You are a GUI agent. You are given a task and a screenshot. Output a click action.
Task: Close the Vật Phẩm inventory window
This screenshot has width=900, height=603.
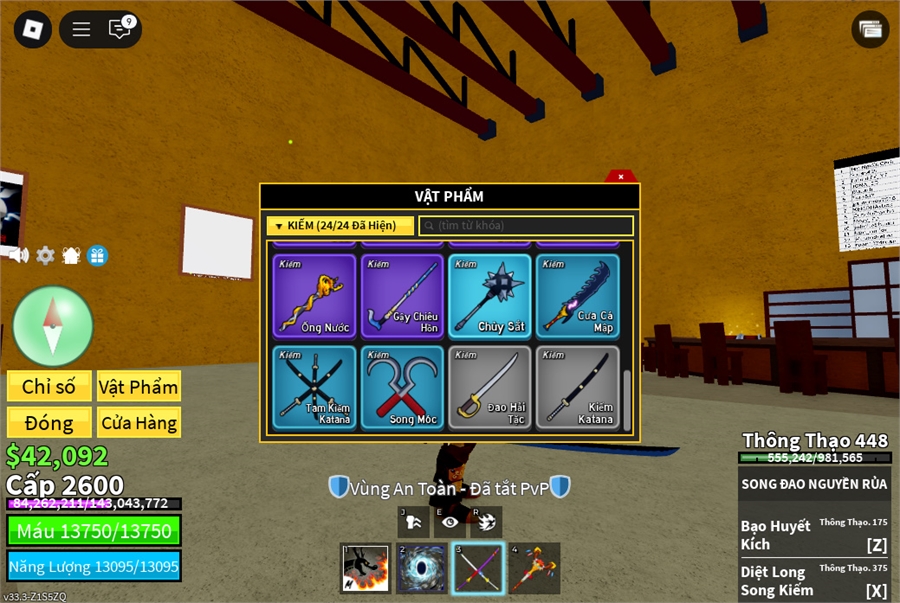621,176
